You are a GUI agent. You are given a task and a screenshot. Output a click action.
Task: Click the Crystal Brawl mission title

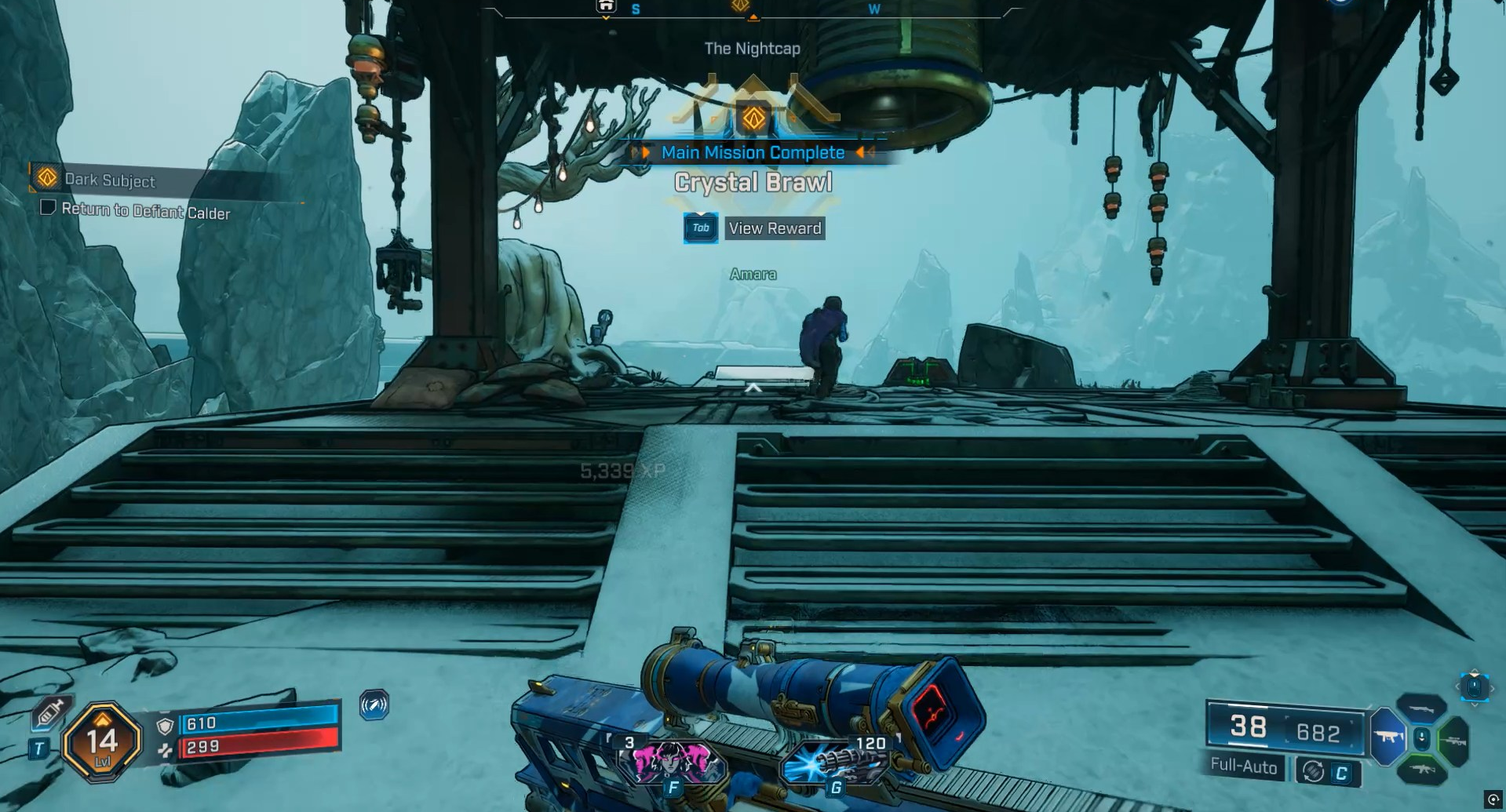[x=753, y=182]
